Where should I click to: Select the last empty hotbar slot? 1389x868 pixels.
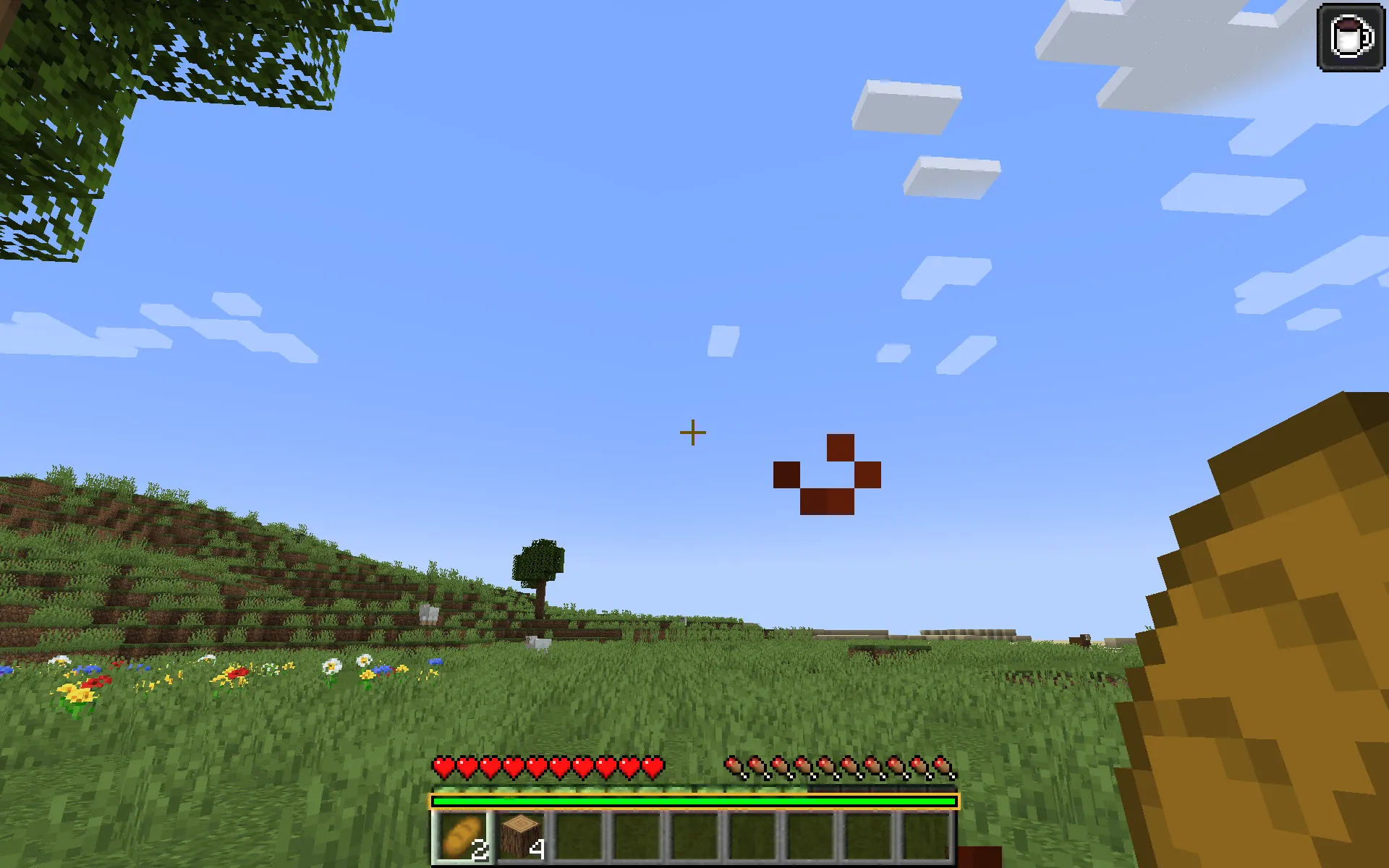pos(927,835)
